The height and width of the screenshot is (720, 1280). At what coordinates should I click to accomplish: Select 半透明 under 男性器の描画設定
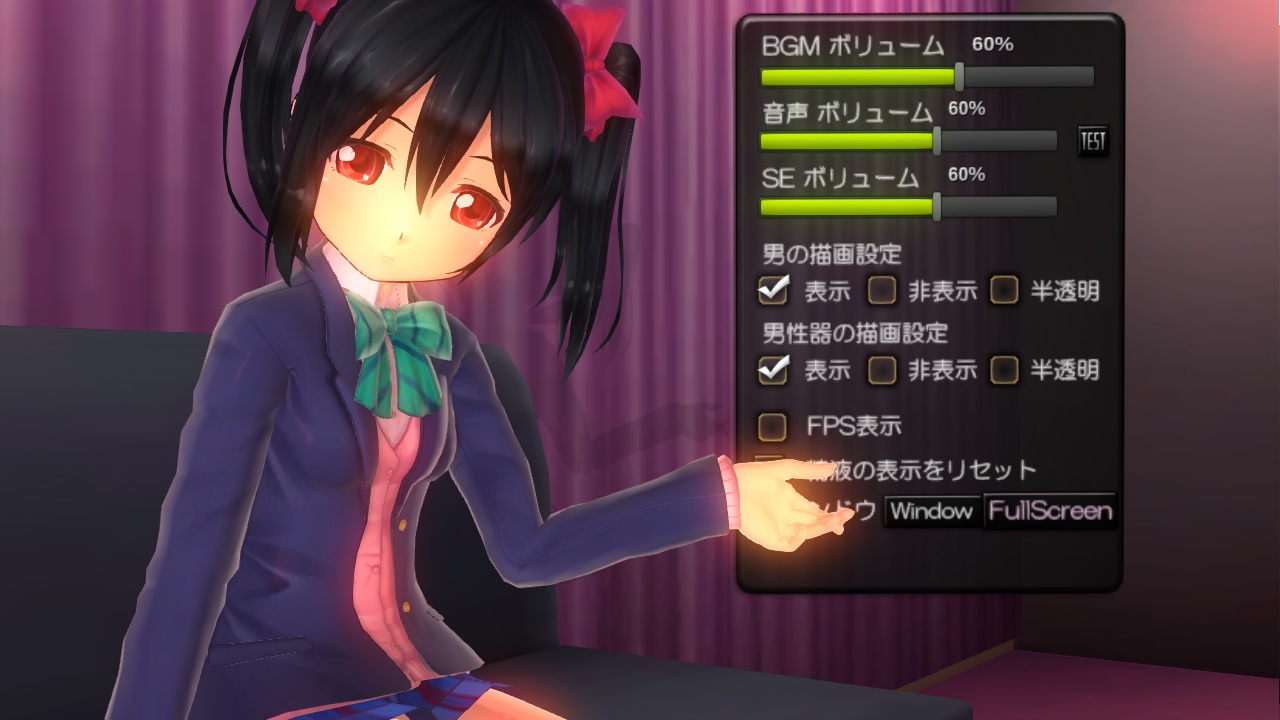pyautogui.click(x=1004, y=371)
